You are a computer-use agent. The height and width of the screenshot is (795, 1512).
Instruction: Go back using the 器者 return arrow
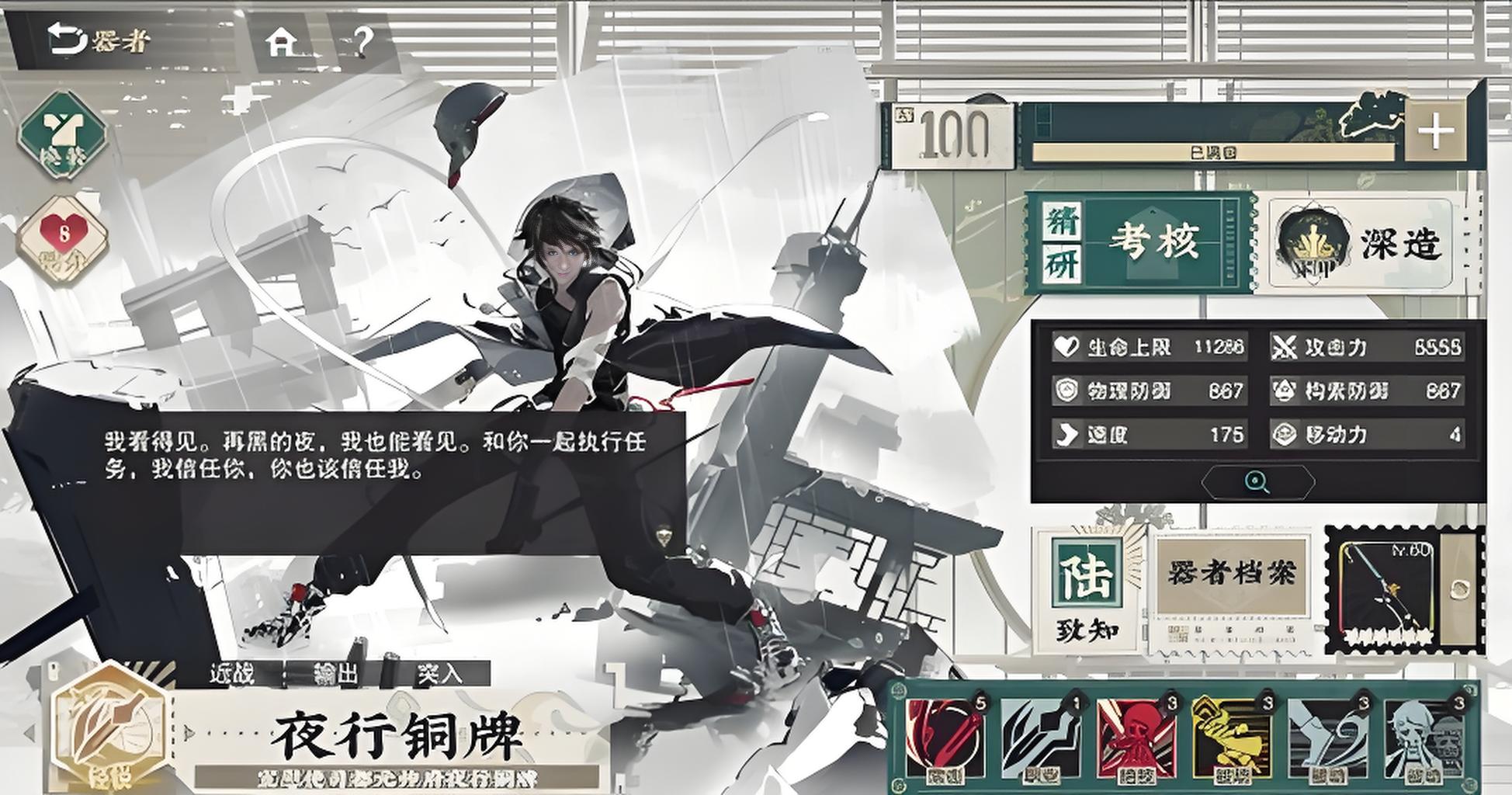point(97,40)
